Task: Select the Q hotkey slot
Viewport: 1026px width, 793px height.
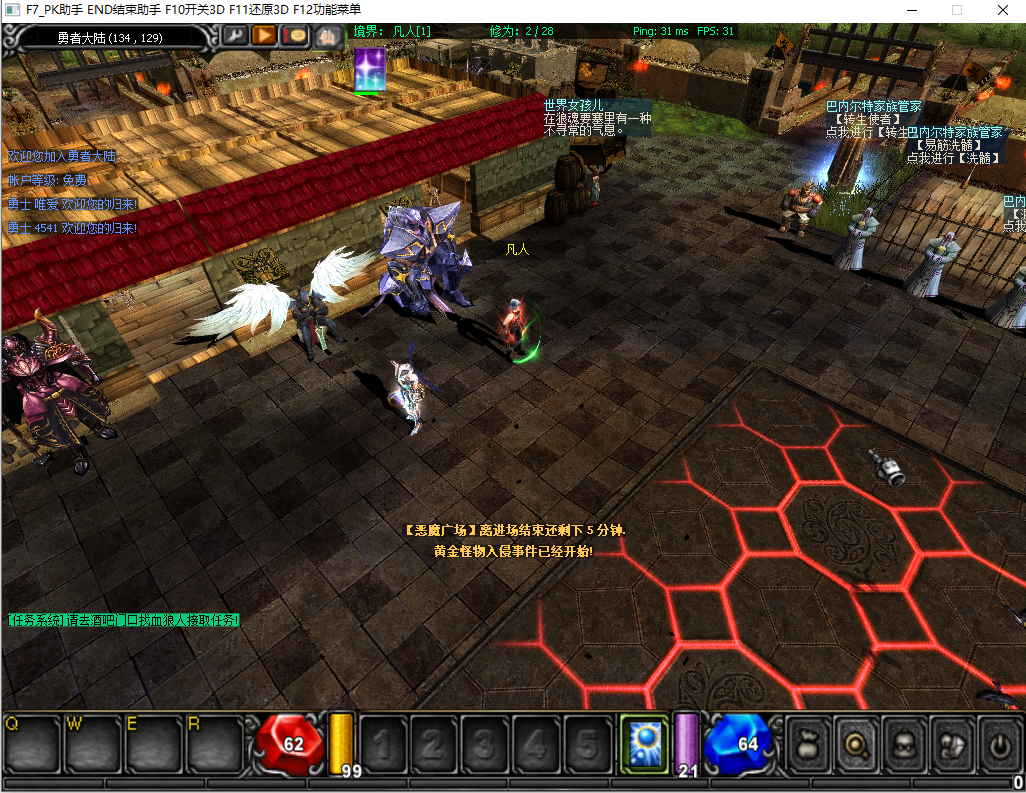Action: click(33, 744)
